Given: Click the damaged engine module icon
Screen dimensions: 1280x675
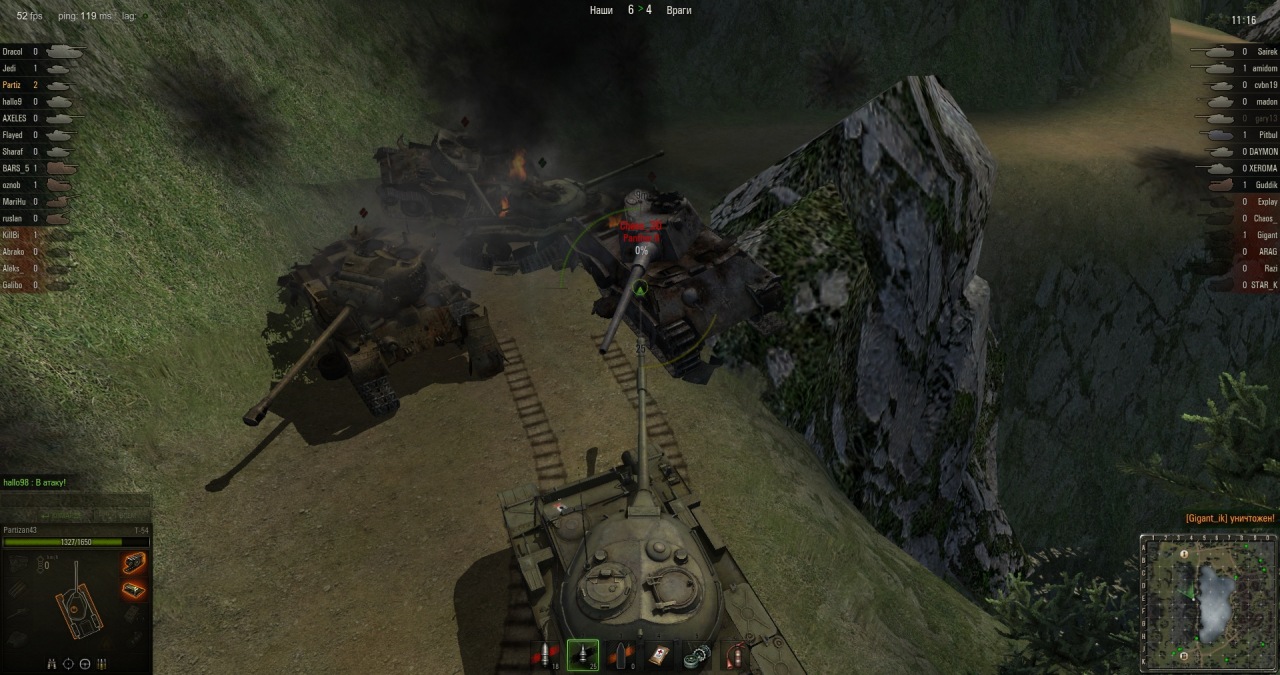Looking at the screenshot, I should click(133, 564).
